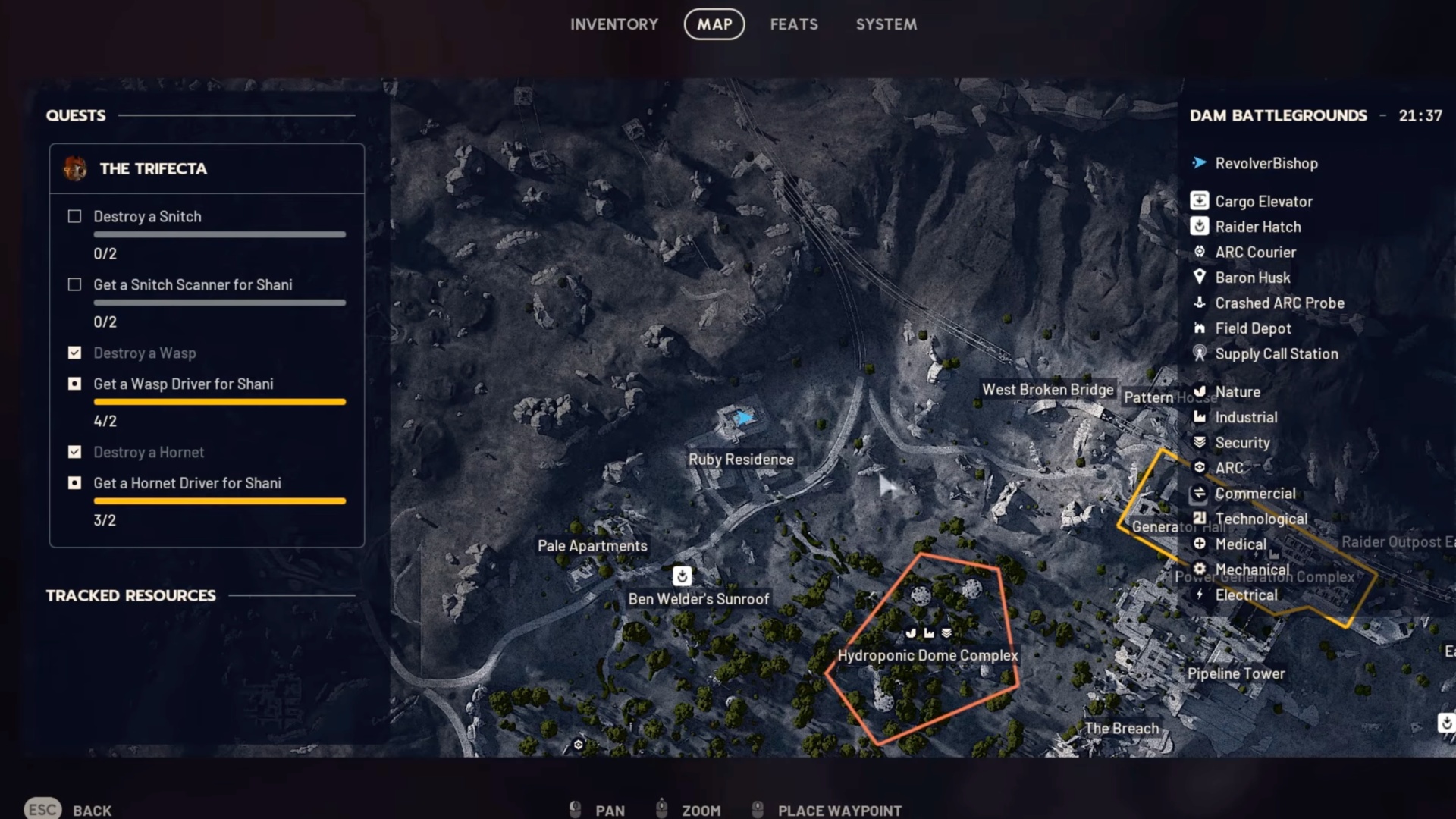
Task: Toggle the Destroy a Hornet checkmark
Action: coord(74,452)
